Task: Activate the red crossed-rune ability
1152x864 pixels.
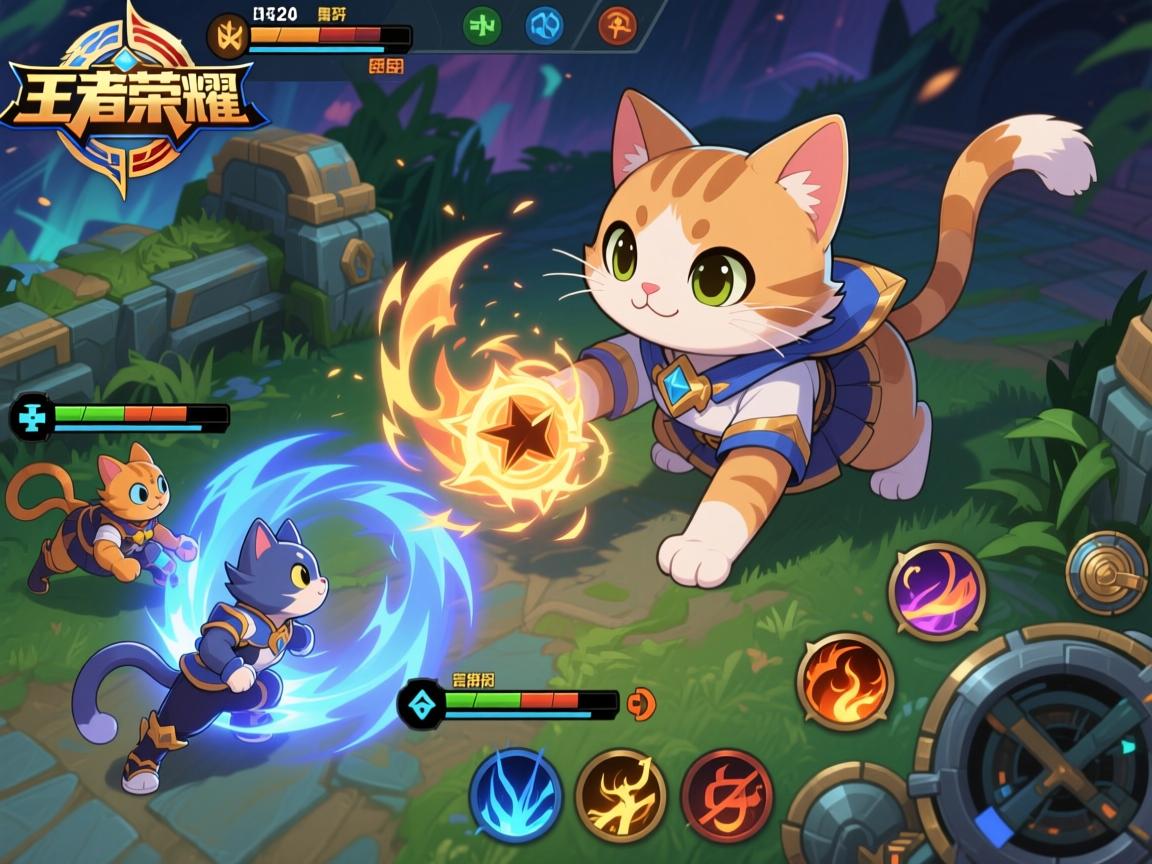Action: (x=727, y=796)
